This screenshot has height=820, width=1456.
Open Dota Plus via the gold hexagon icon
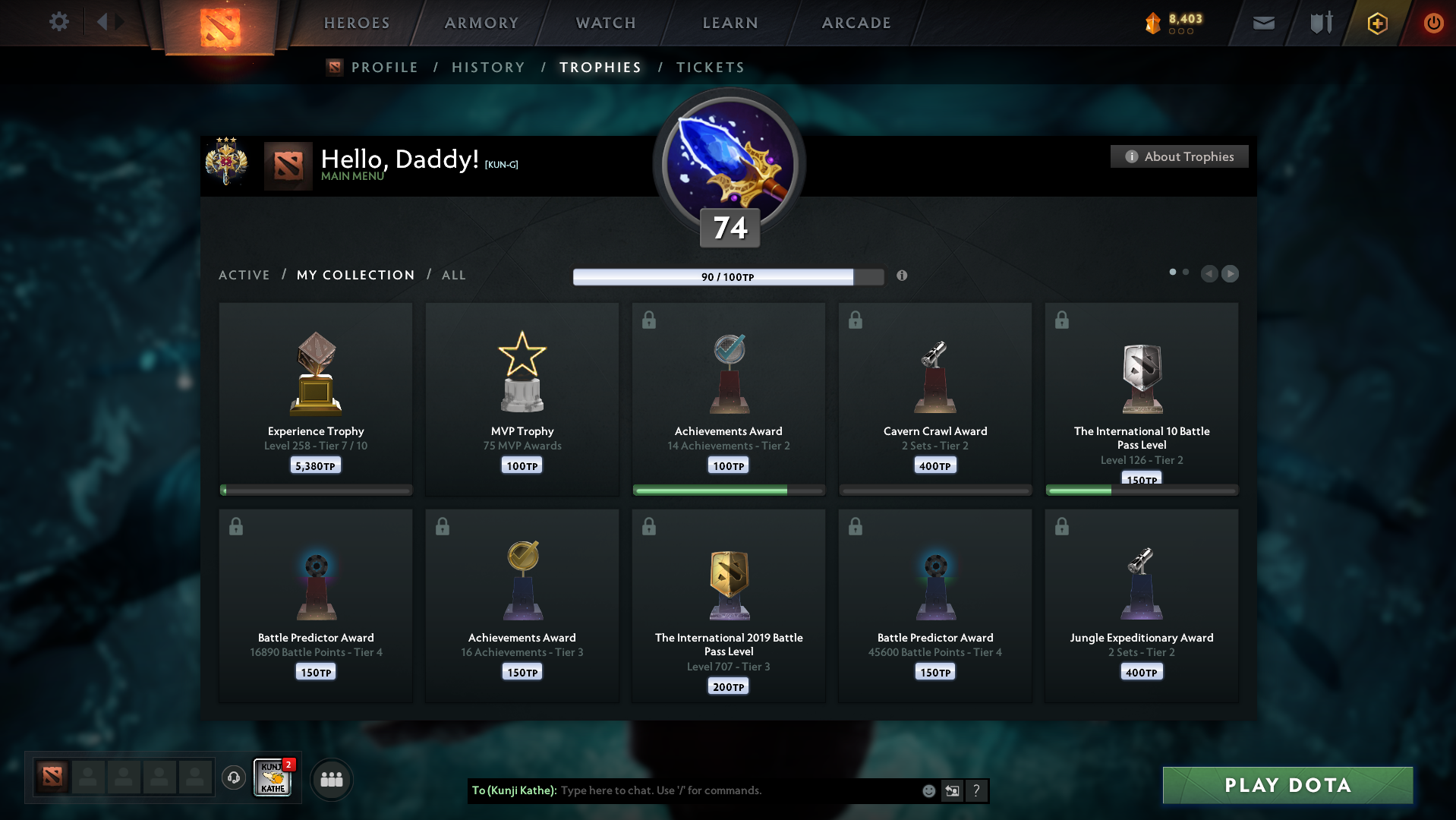[1376, 23]
